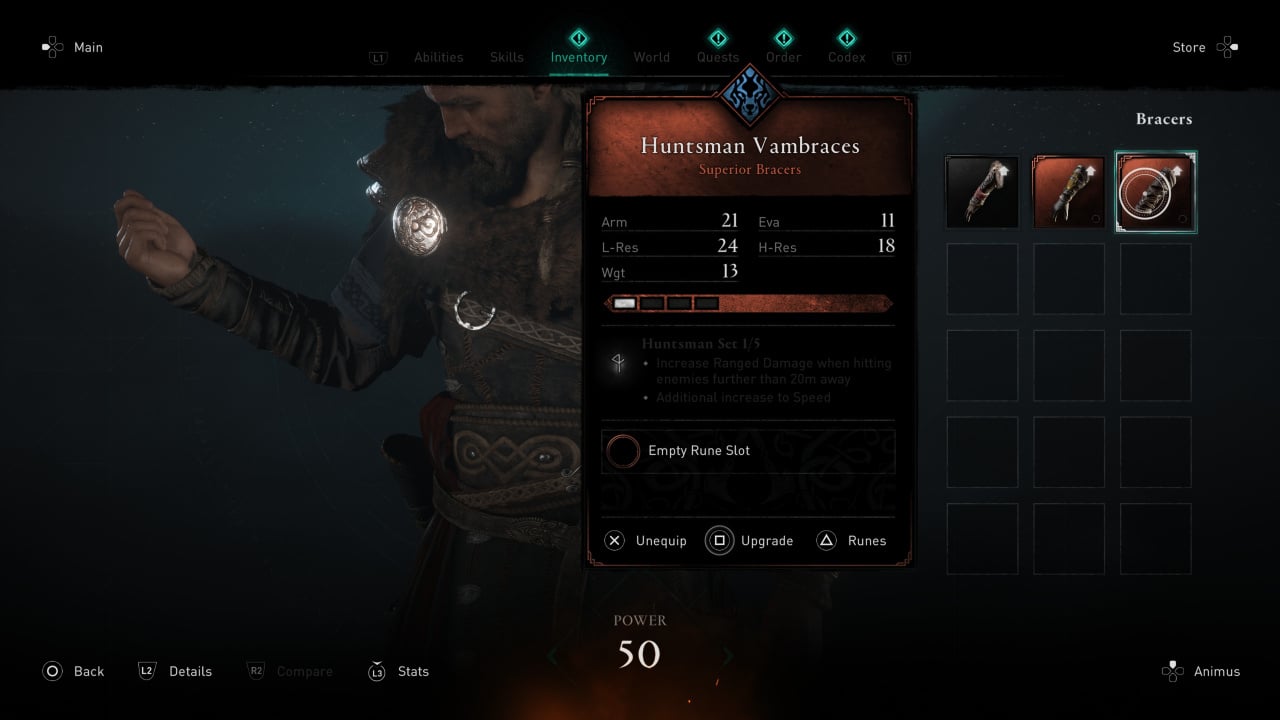Open the Quests tab

[718, 57]
